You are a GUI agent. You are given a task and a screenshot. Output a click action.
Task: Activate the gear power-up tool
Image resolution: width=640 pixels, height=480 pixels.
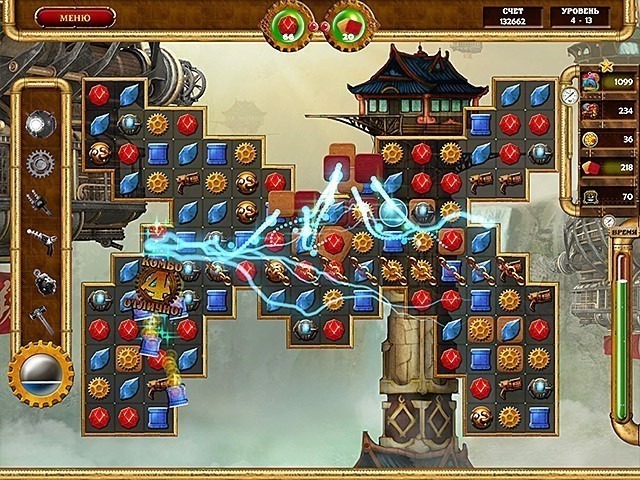pos(39,163)
